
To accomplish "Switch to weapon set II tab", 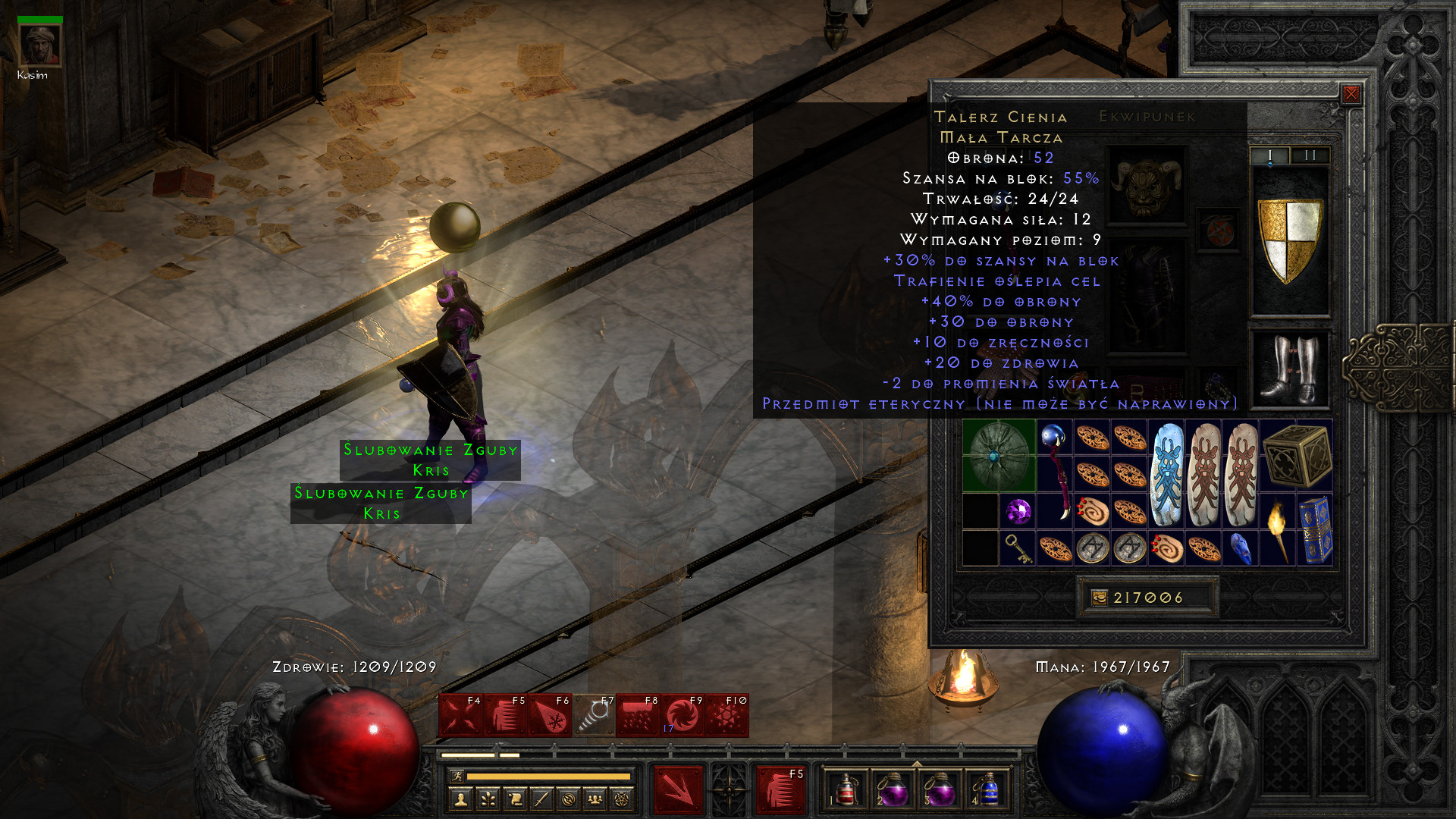I will (1310, 155).
